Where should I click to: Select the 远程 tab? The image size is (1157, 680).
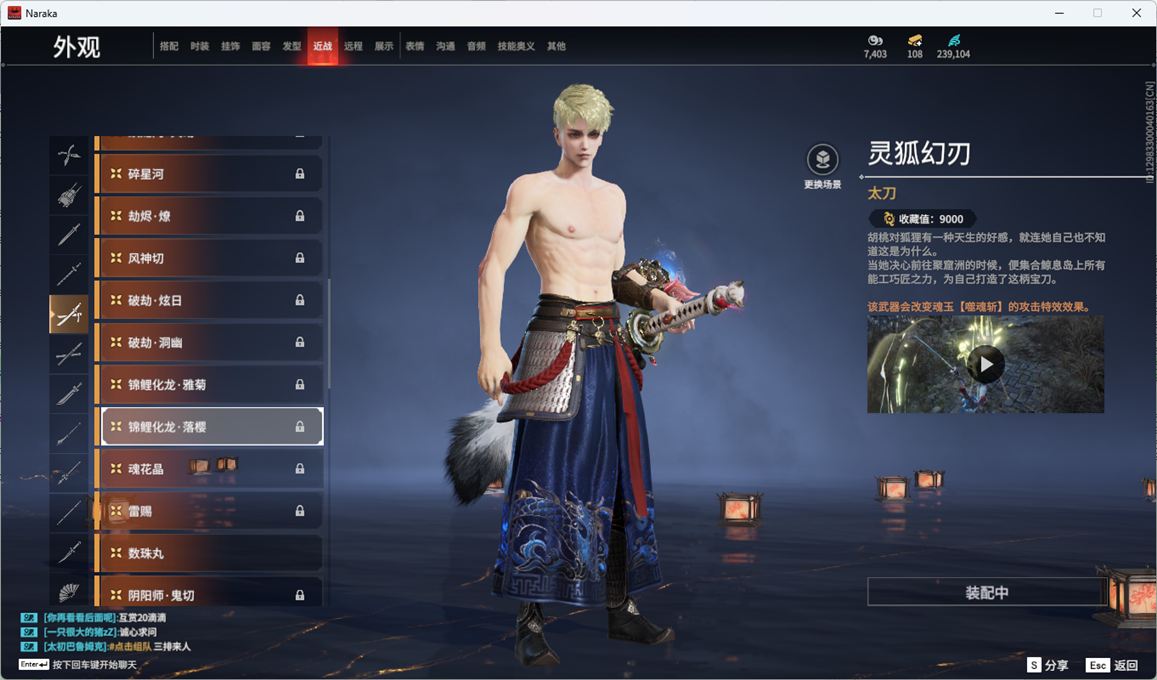click(x=353, y=46)
